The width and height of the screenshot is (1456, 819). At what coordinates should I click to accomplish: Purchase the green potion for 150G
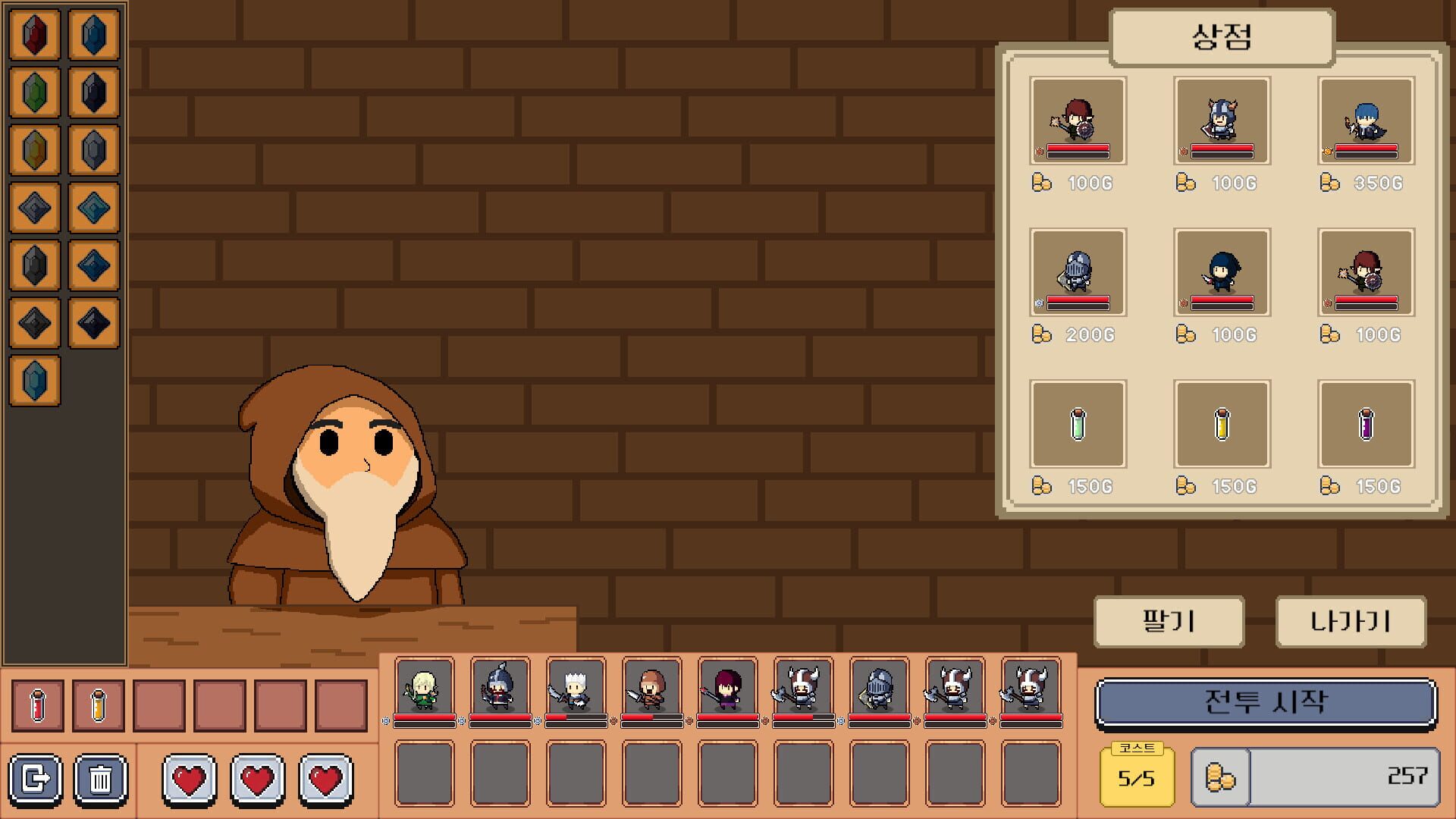(1075, 423)
